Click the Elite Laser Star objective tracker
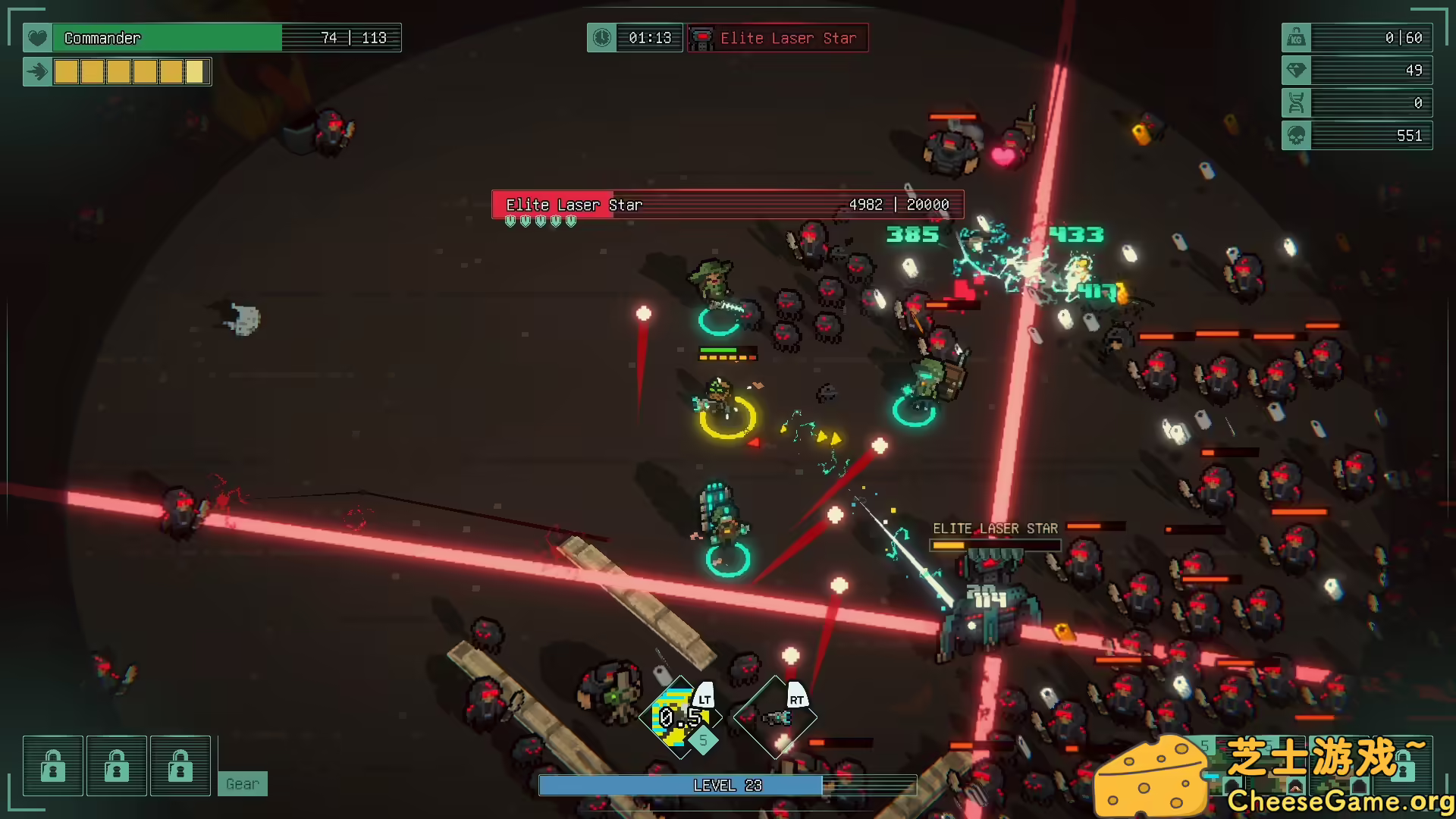Image resolution: width=1456 pixels, height=819 pixels. [x=777, y=38]
